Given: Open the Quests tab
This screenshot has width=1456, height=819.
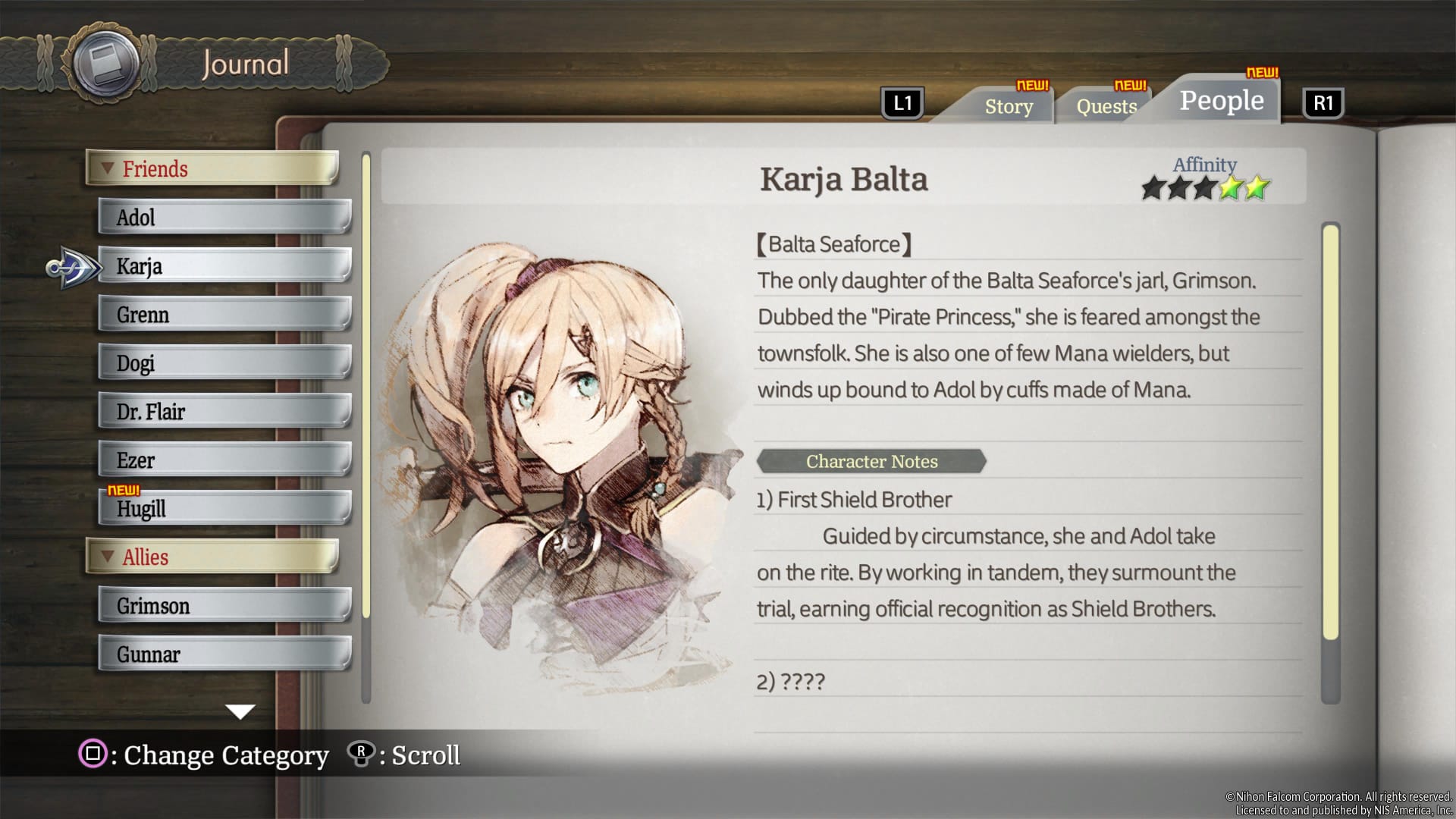Looking at the screenshot, I should [x=1106, y=106].
